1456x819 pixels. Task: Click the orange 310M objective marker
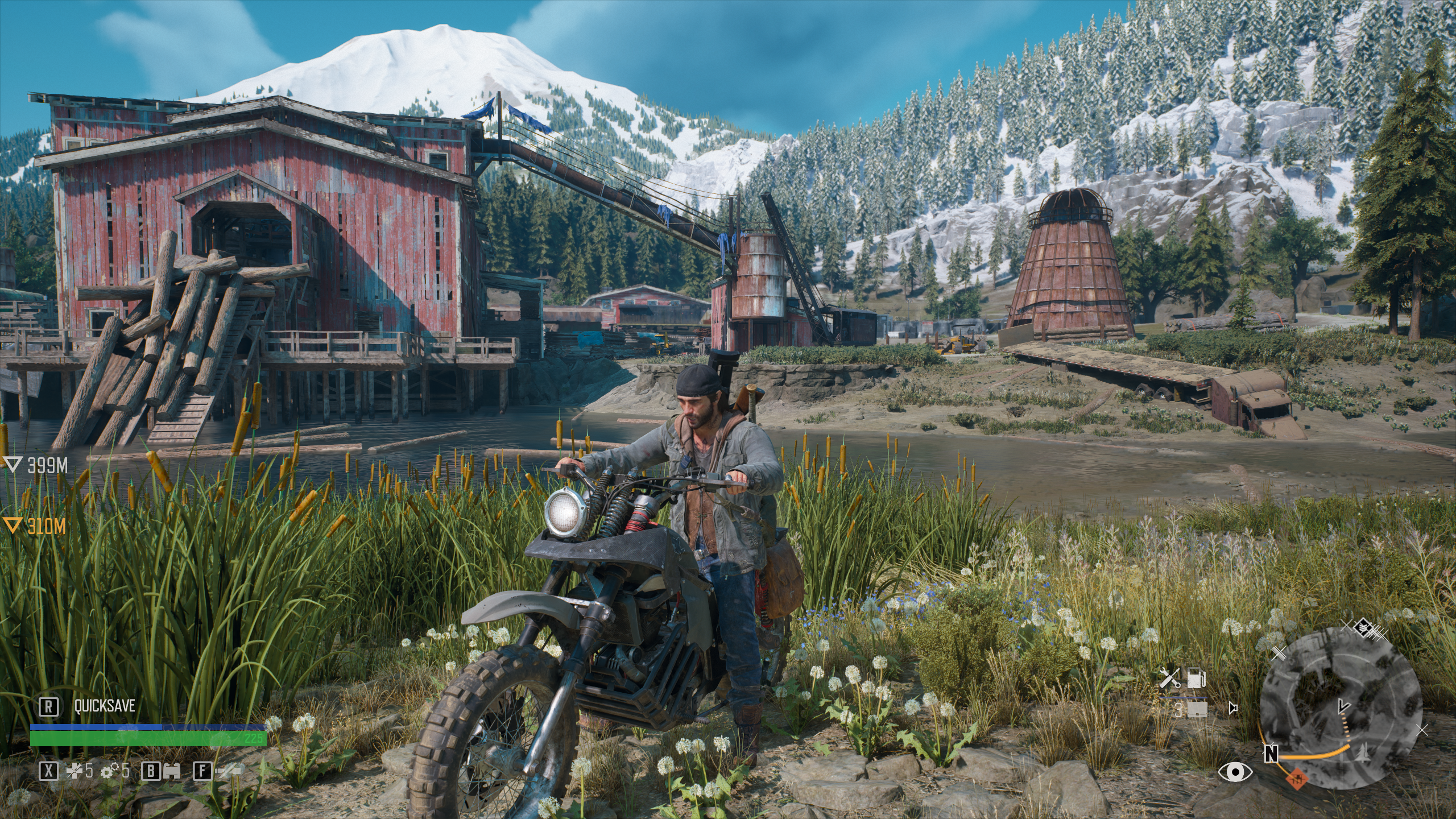[x=11, y=526]
